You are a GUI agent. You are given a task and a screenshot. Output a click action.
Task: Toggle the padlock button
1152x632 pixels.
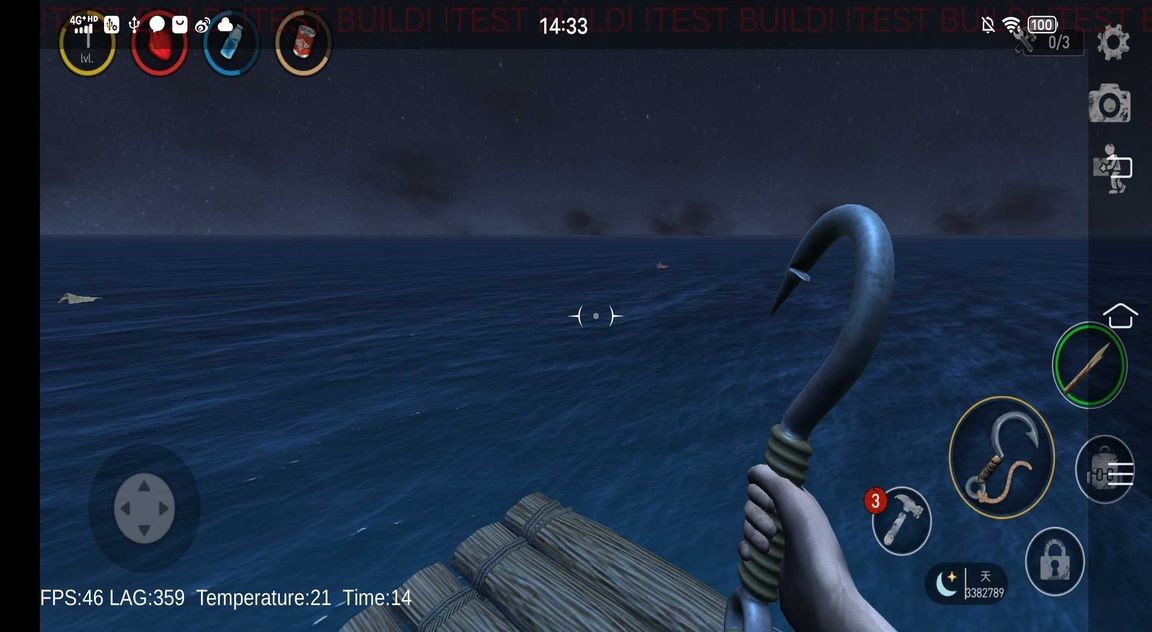pyautogui.click(x=1055, y=561)
